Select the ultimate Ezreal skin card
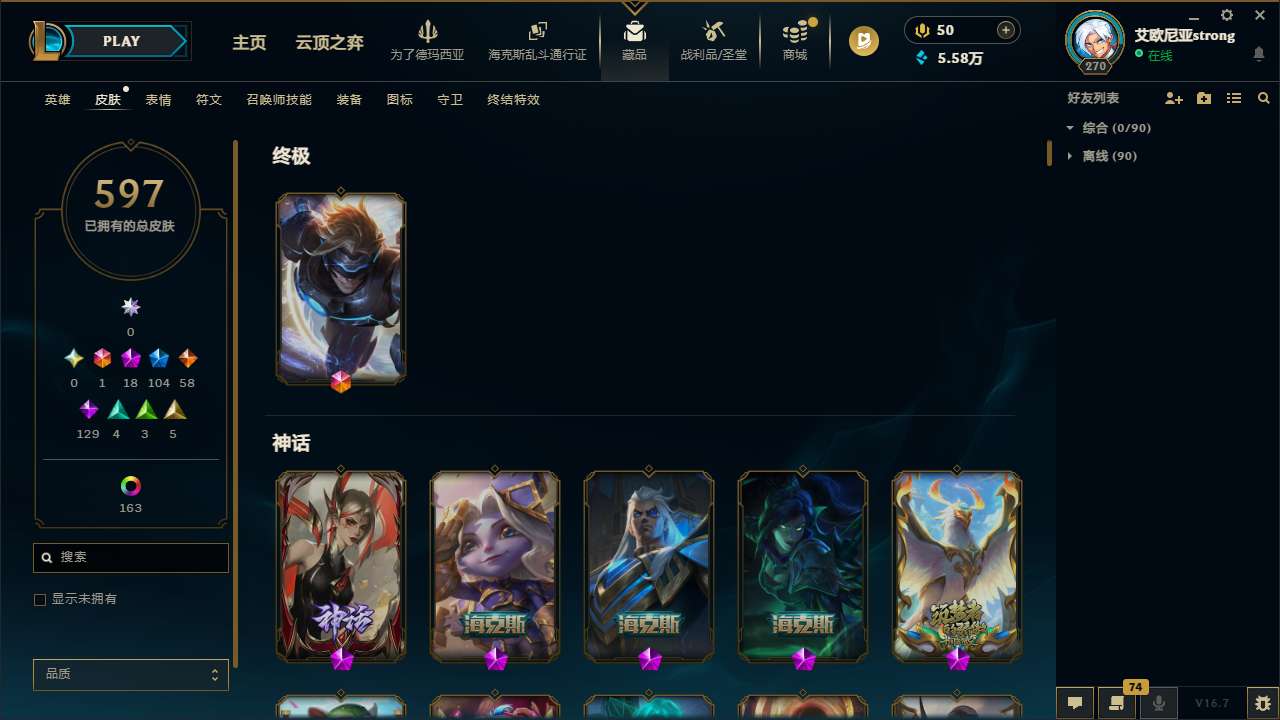This screenshot has width=1280, height=720. (x=340, y=288)
